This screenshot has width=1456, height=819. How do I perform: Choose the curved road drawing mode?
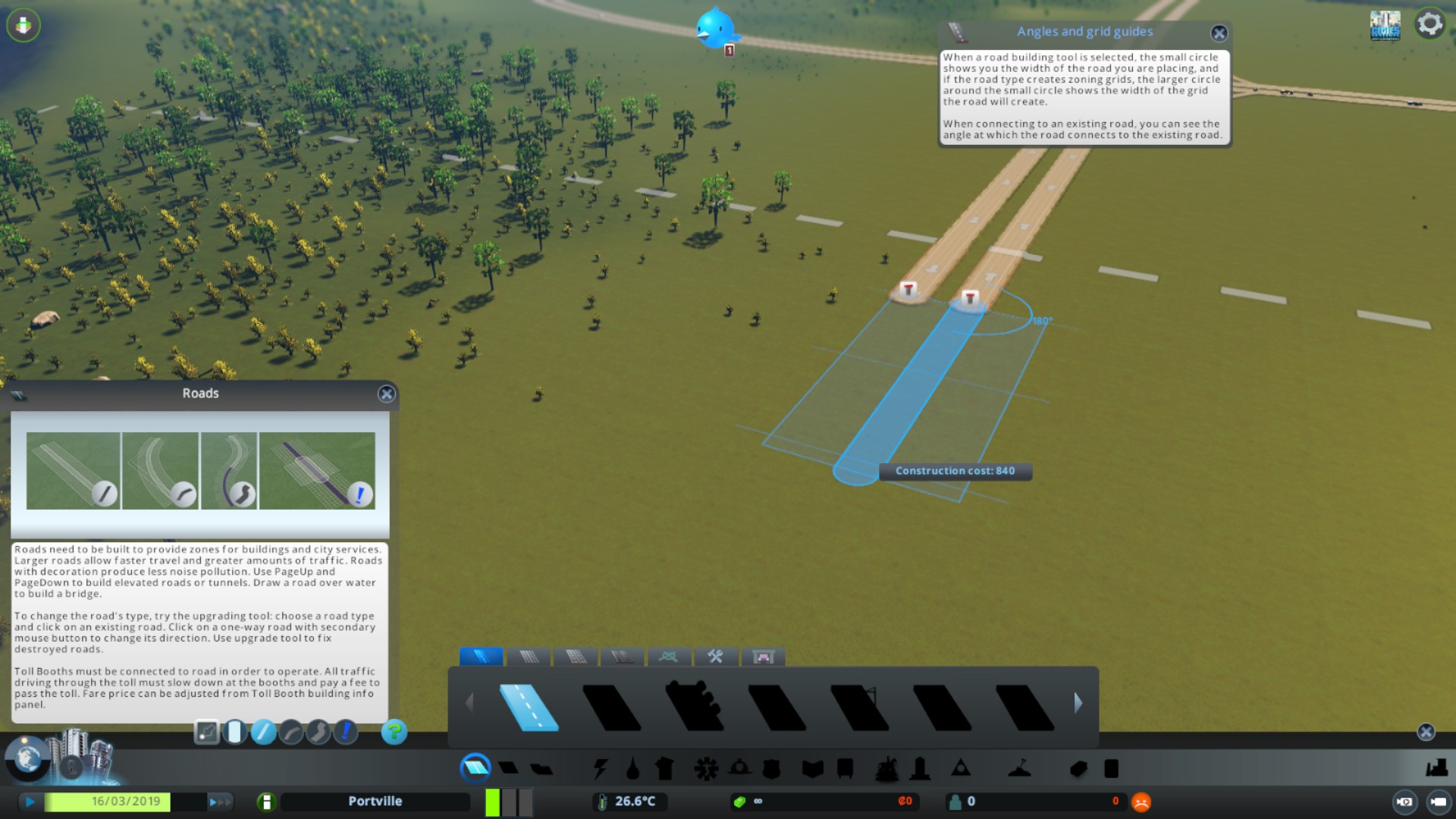[x=291, y=732]
